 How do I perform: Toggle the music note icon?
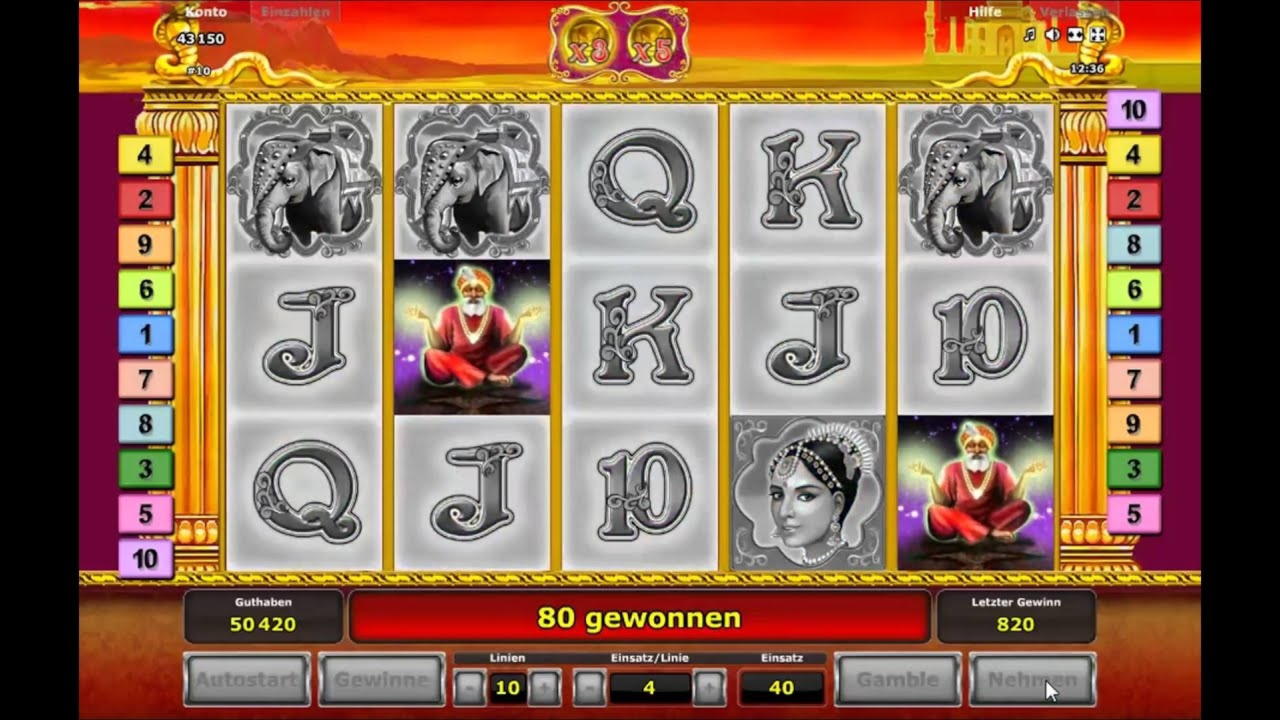(1030, 35)
